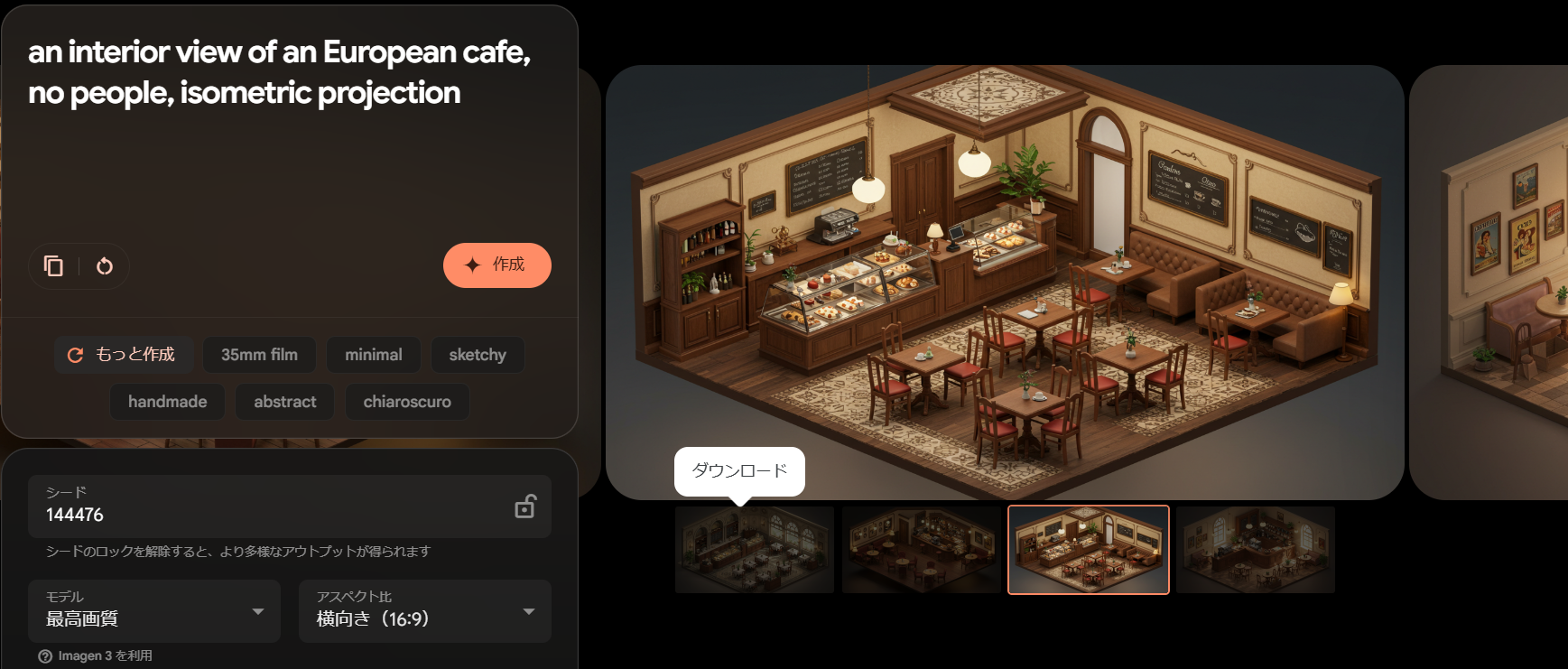Select the fourth cafe thumbnail
Image resolution: width=1568 pixels, height=669 pixels.
(1256, 550)
